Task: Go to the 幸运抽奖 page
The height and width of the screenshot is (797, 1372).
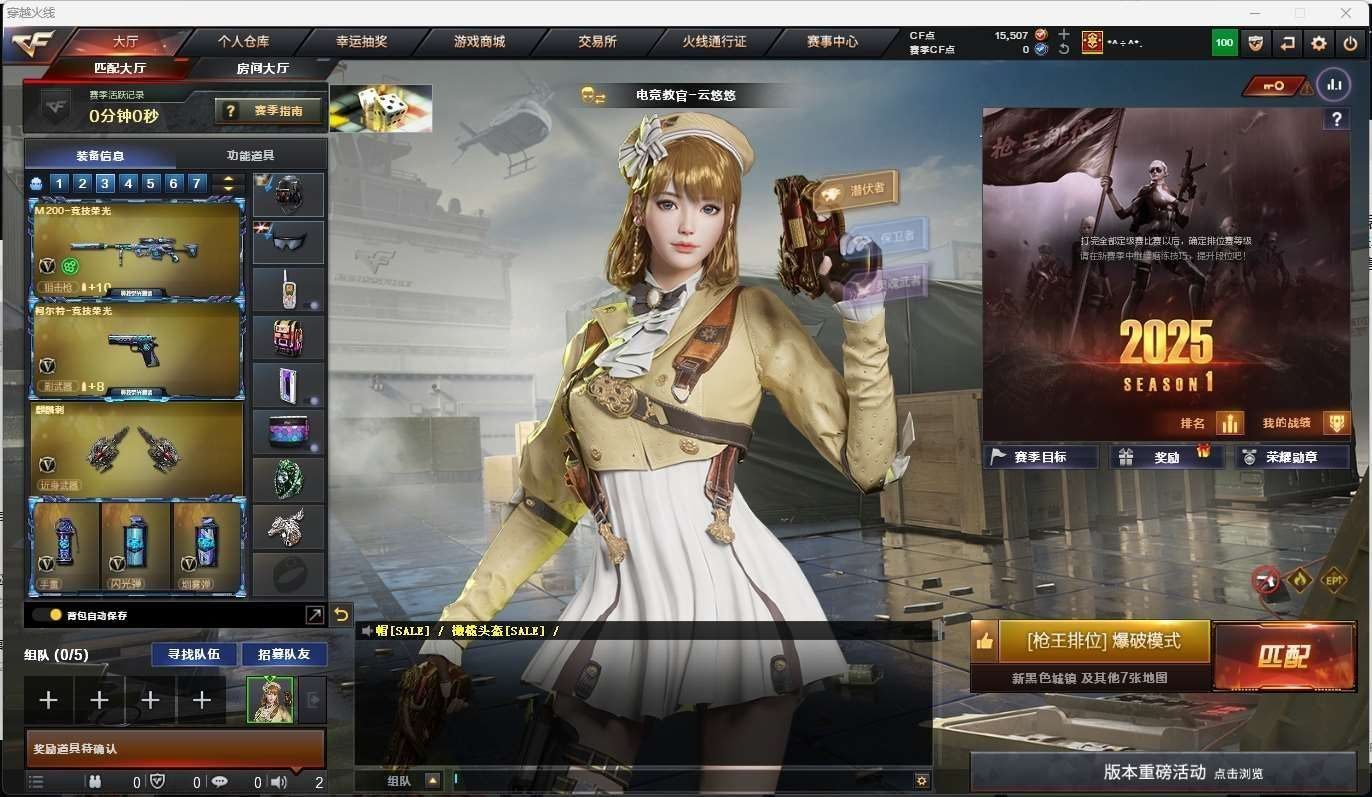Action: 361,42
